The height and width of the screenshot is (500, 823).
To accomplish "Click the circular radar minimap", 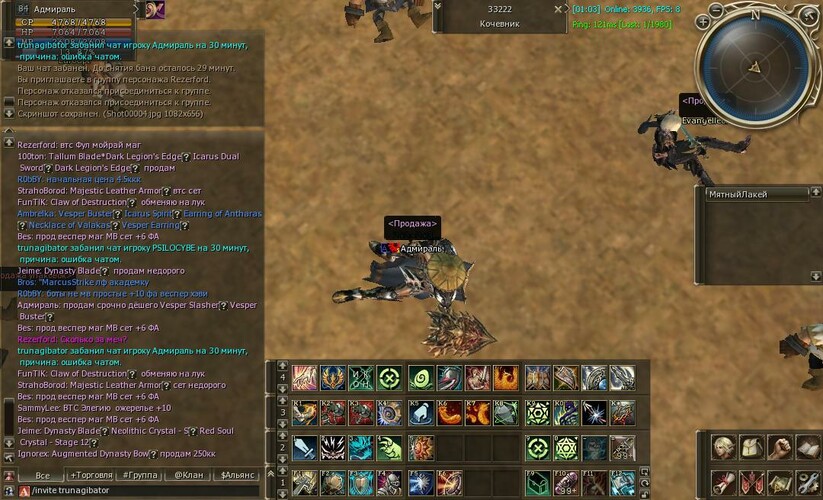I will (x=756, y=63).
